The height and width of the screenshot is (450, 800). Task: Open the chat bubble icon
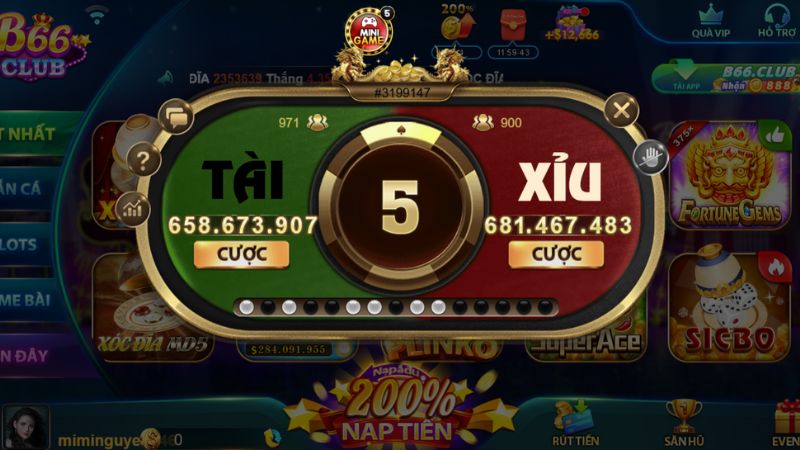[x=175, y=116]
